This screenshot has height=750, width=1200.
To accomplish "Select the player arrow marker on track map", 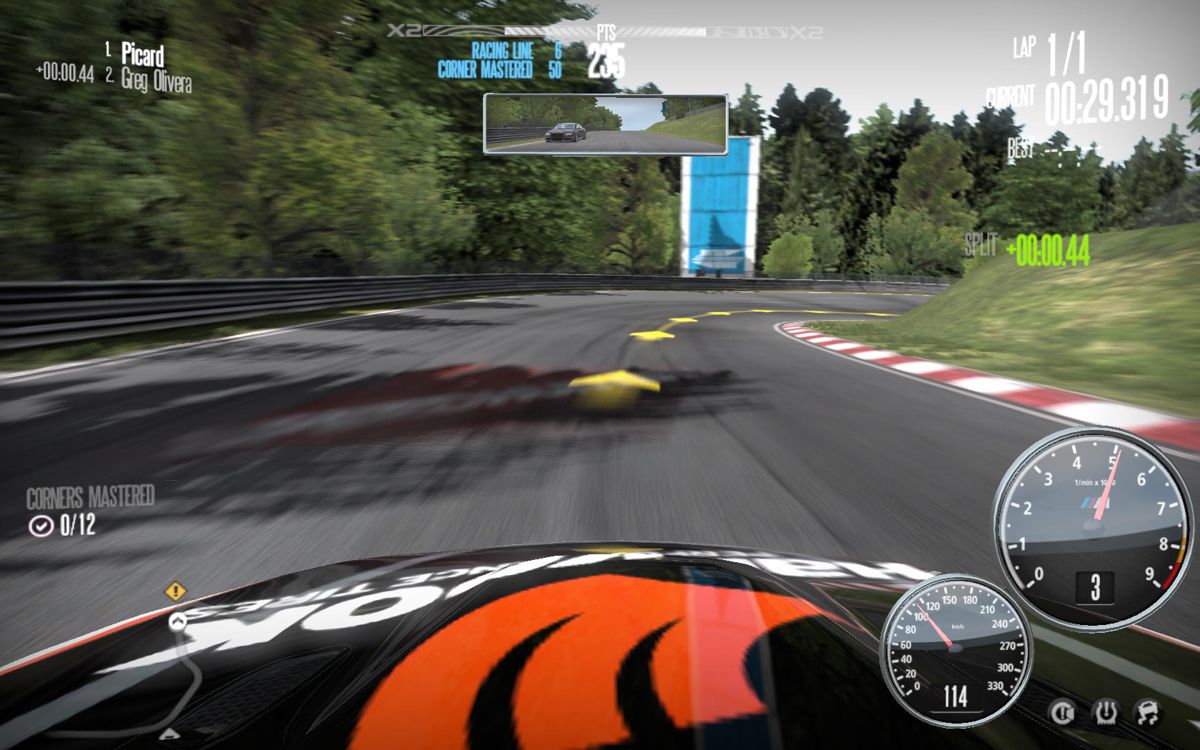I will (177, 622).
